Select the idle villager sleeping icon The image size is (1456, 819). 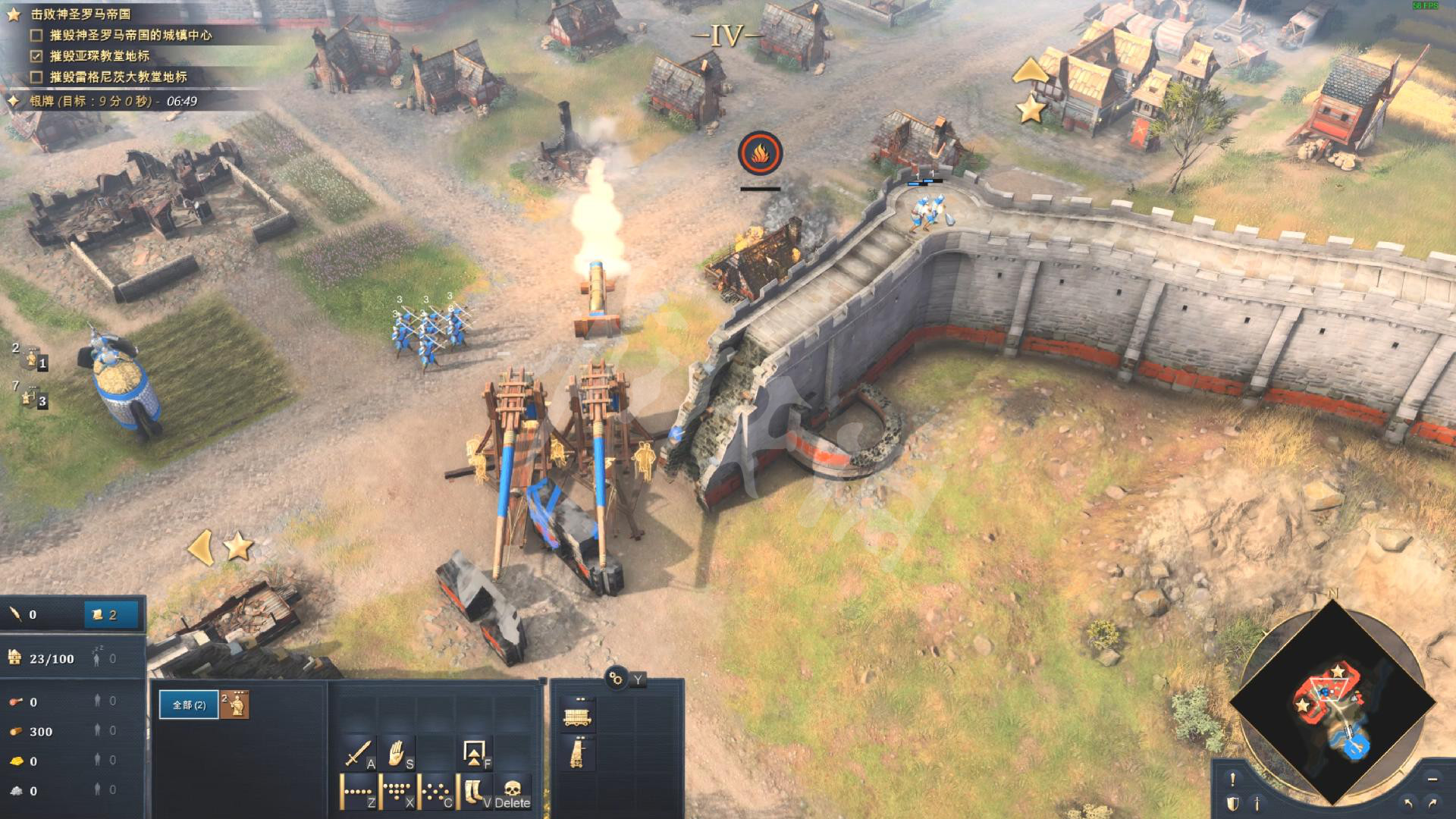(97, 658)
